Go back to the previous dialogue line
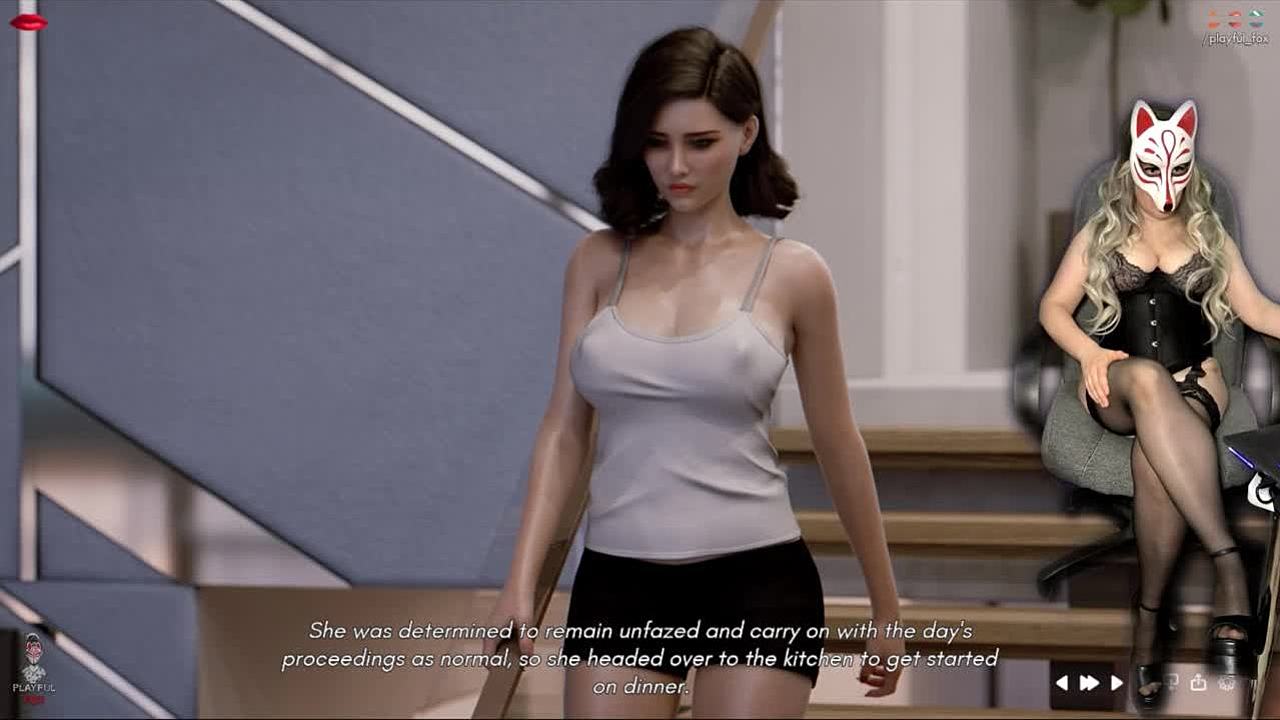Screen dimensions: 1280x720 tap(1062, 683)
